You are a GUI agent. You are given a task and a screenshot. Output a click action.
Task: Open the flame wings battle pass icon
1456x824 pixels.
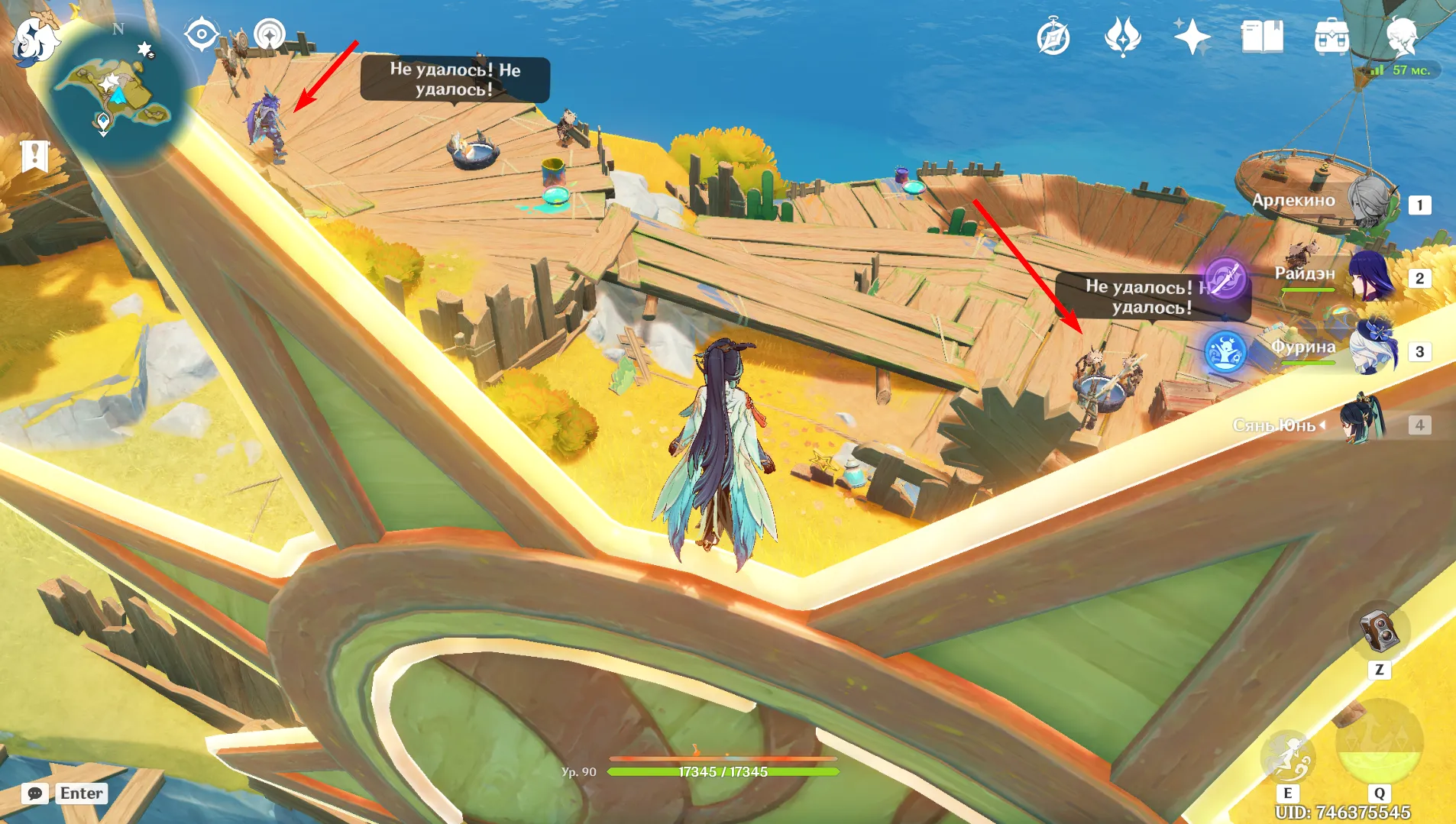[1122, 37]
